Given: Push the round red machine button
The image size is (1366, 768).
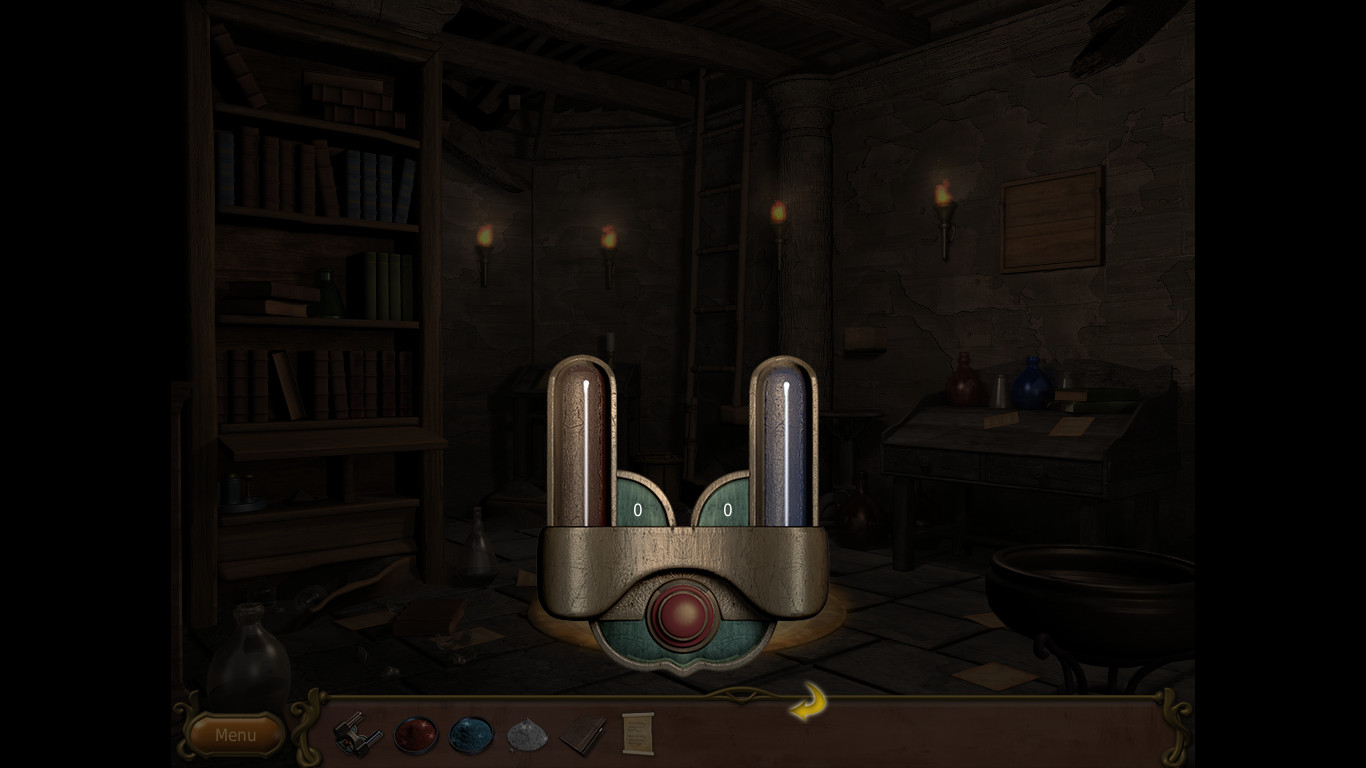Looking at the screenshot, I should point(682,615).
